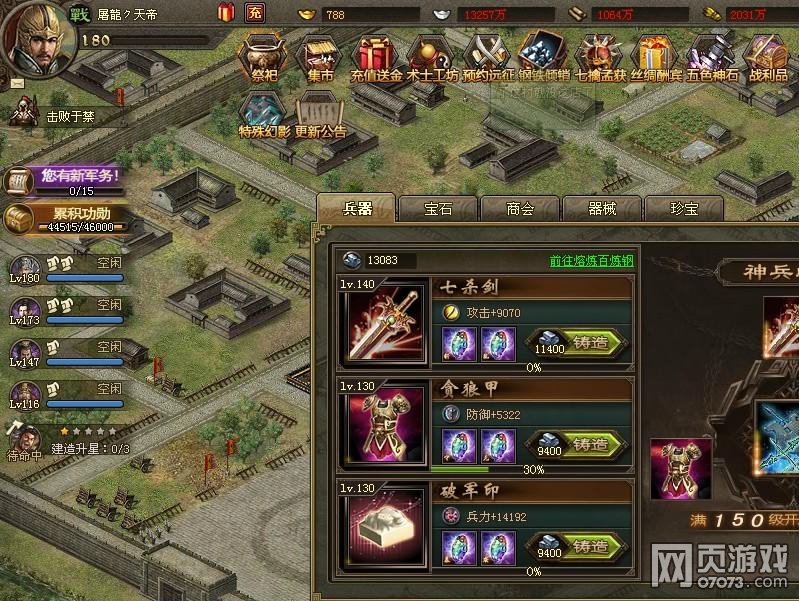Viewport: 799px width, 601px height.
Task: Open the 商会 tab
Action: tap(520, 209)
